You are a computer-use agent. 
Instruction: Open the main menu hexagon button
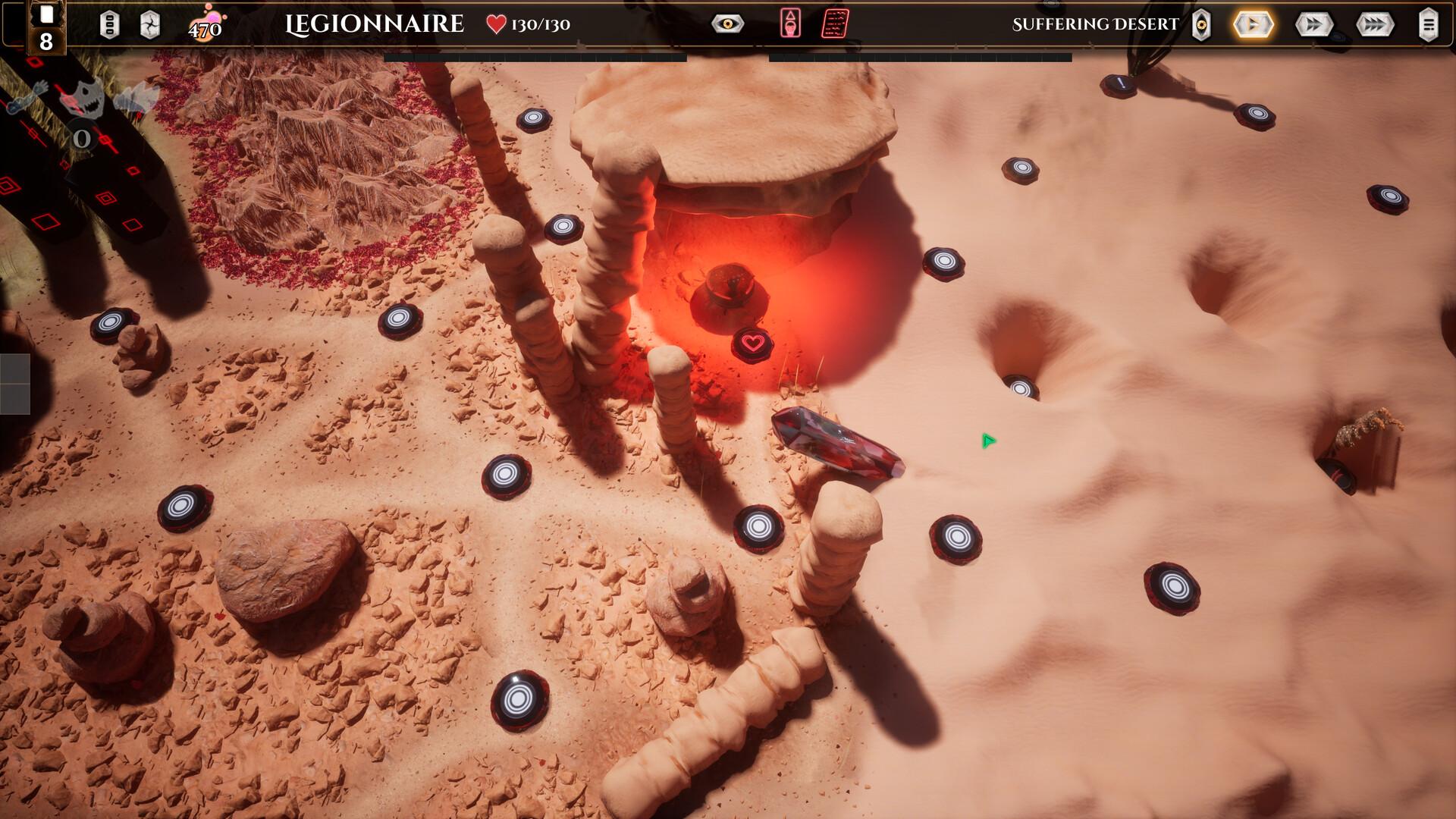[1428, 25]
